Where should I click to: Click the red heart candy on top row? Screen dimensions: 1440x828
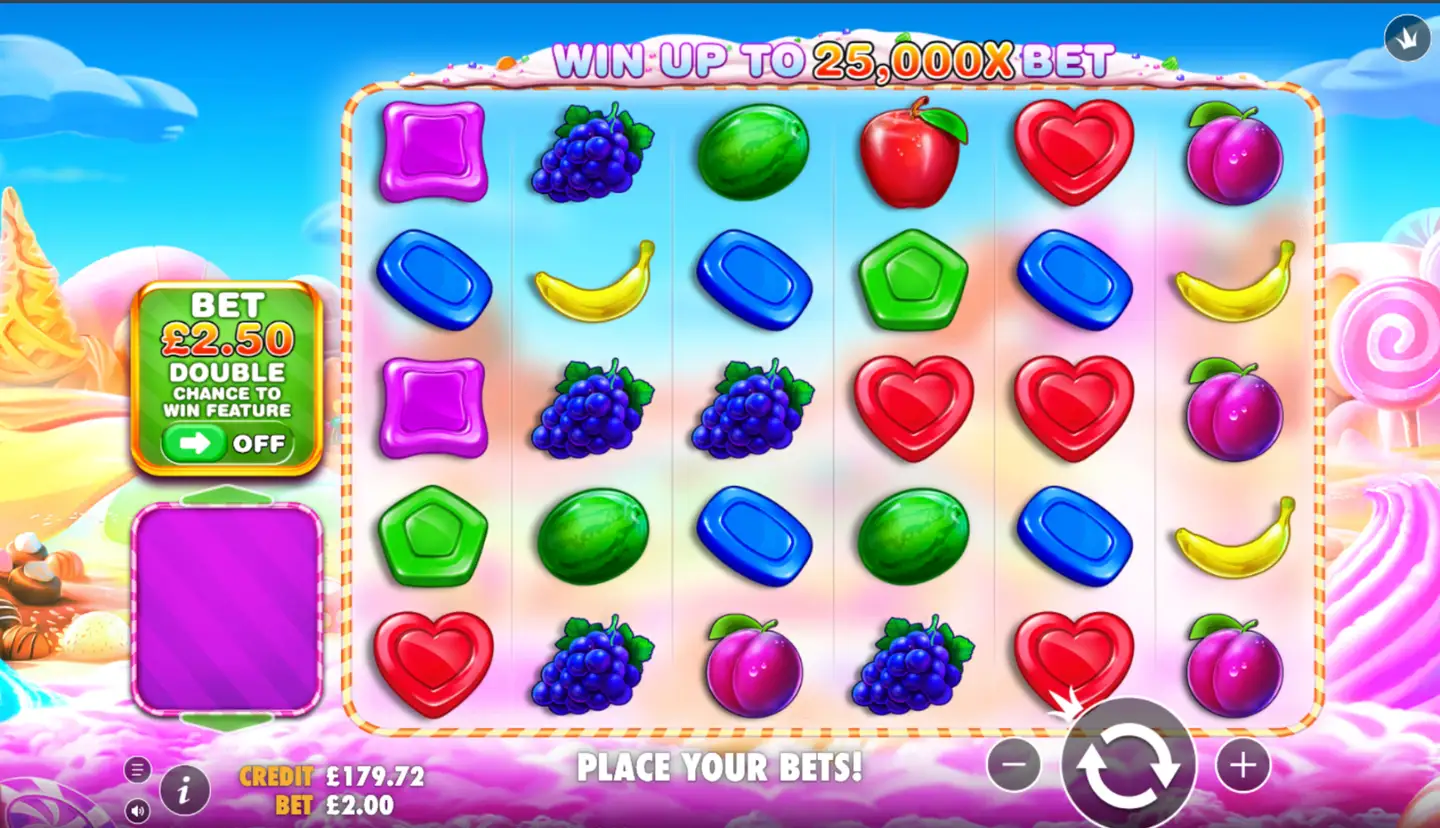coord(1074,152)
